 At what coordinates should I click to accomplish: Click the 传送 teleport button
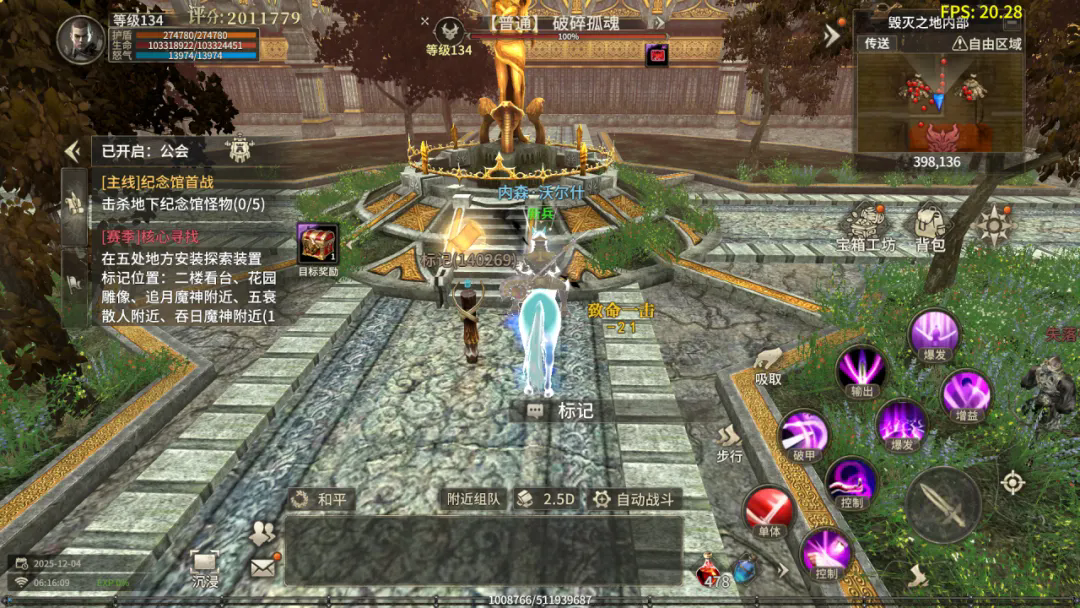(x=877, y=43)
